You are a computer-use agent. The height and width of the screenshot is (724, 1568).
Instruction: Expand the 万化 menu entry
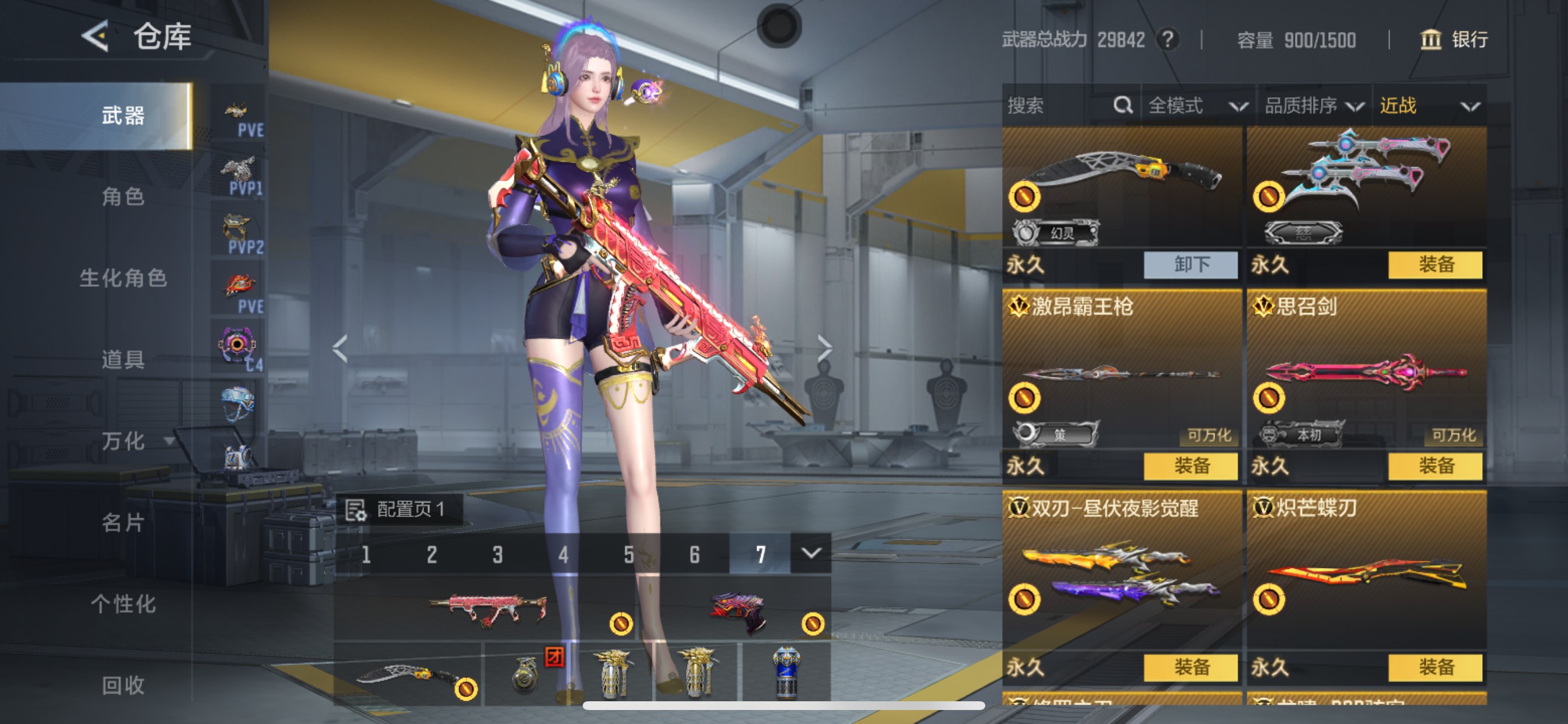coord(124,441)
